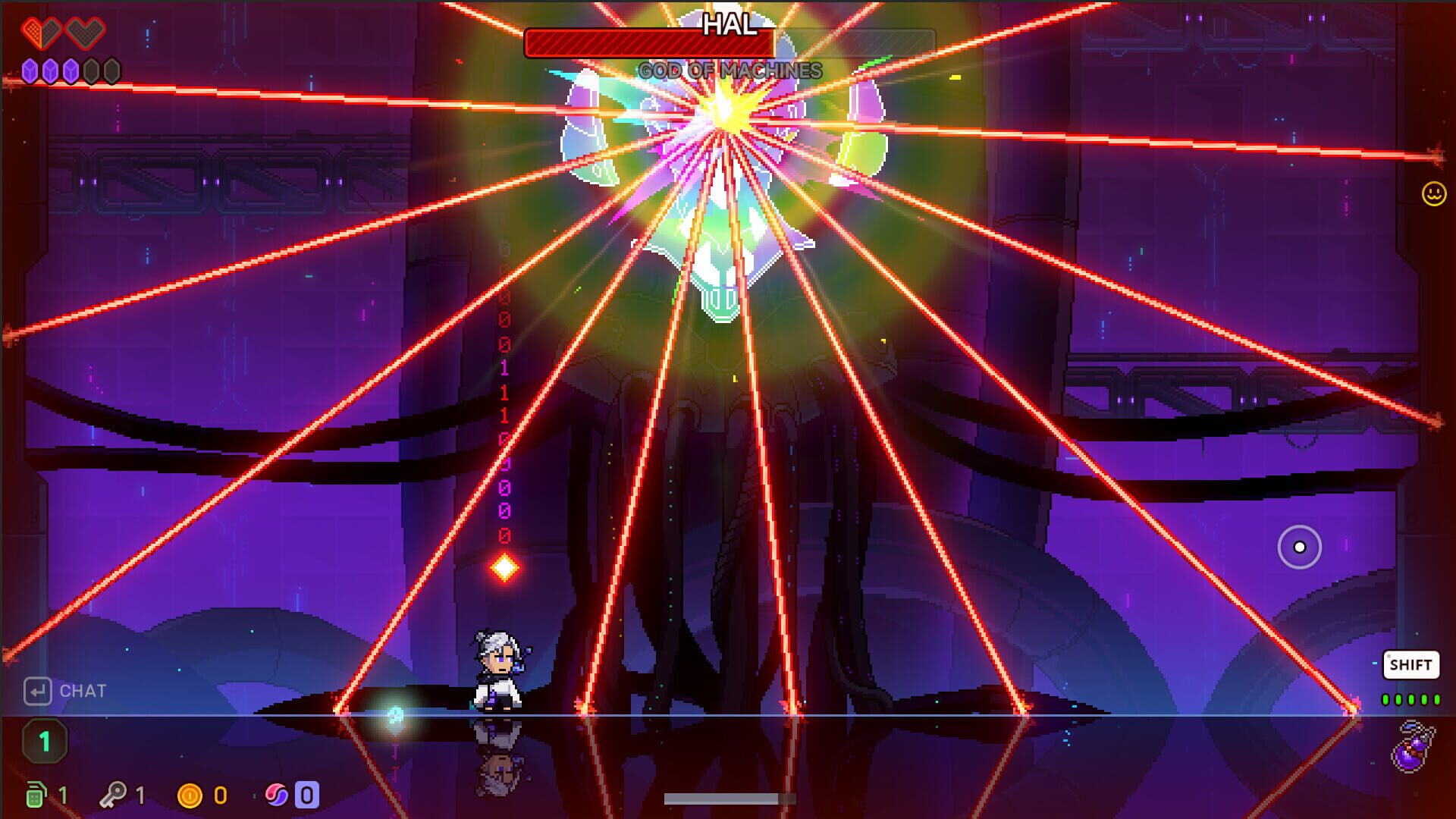Click HAL's red boss health bar
Image resolution: width=1456 pixels, height=819 pixels.
[x=648, y=44]
